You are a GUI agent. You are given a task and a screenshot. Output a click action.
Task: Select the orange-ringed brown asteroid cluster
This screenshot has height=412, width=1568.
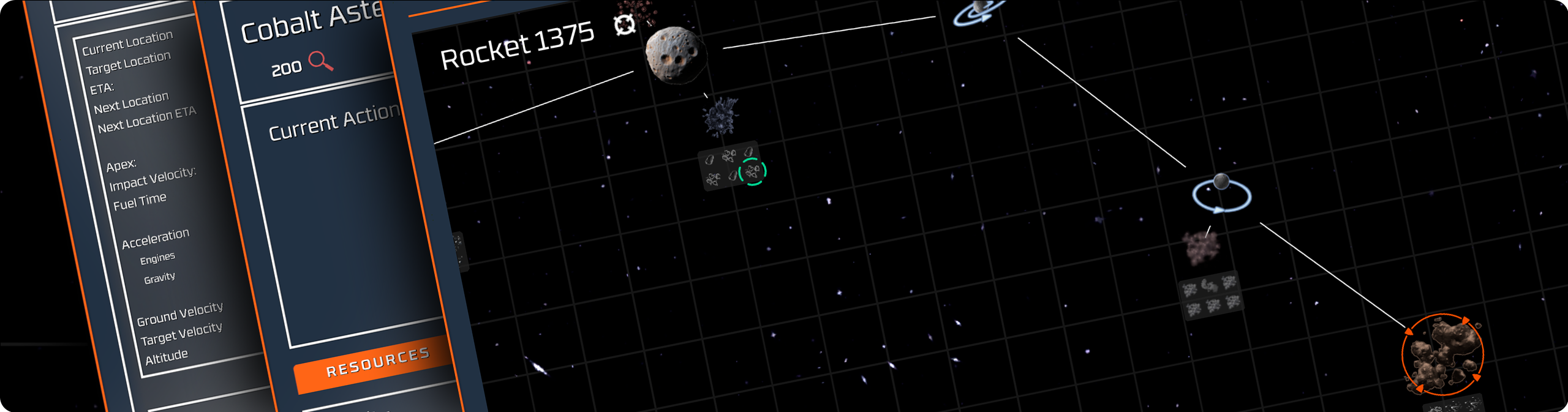click(1442, 355)
